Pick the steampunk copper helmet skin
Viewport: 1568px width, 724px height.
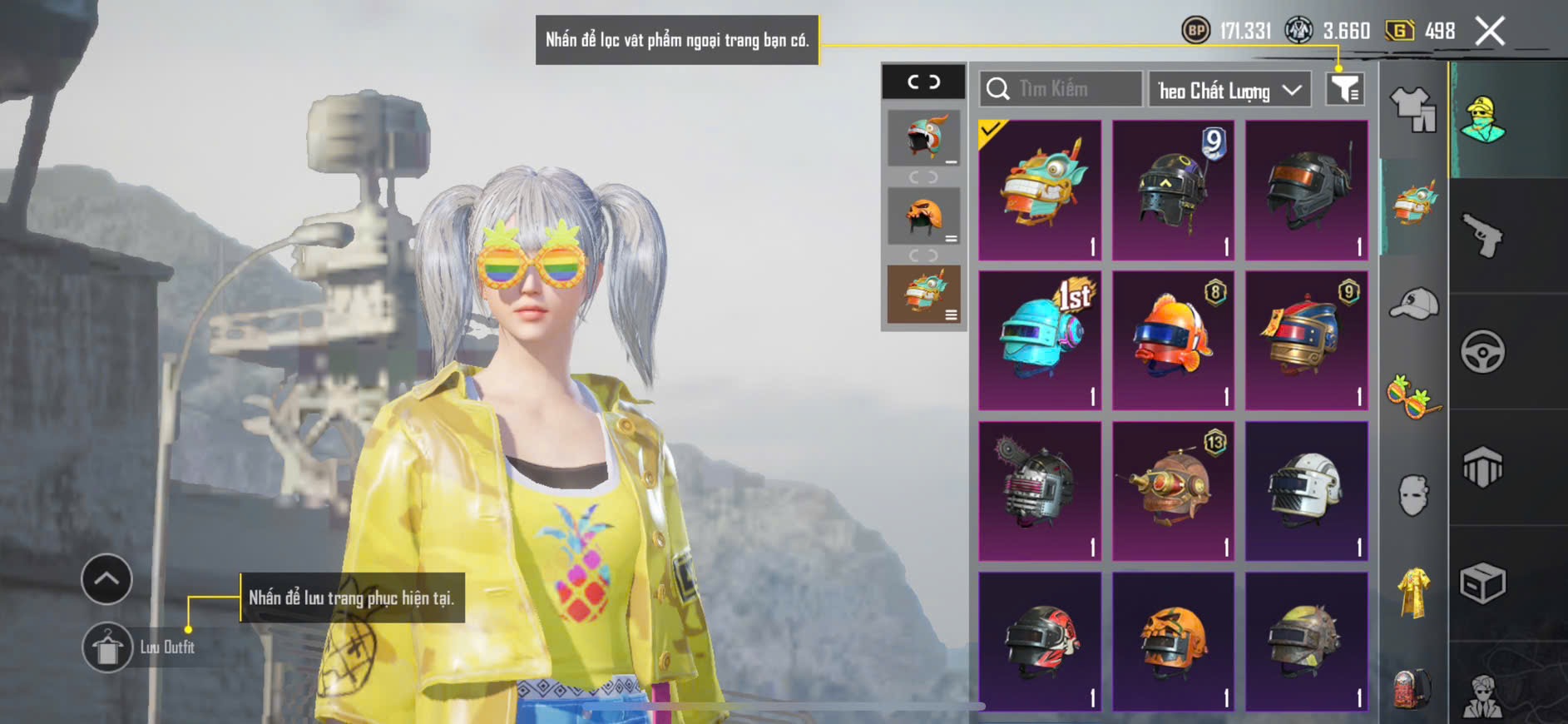click(x=1173, y=491)
